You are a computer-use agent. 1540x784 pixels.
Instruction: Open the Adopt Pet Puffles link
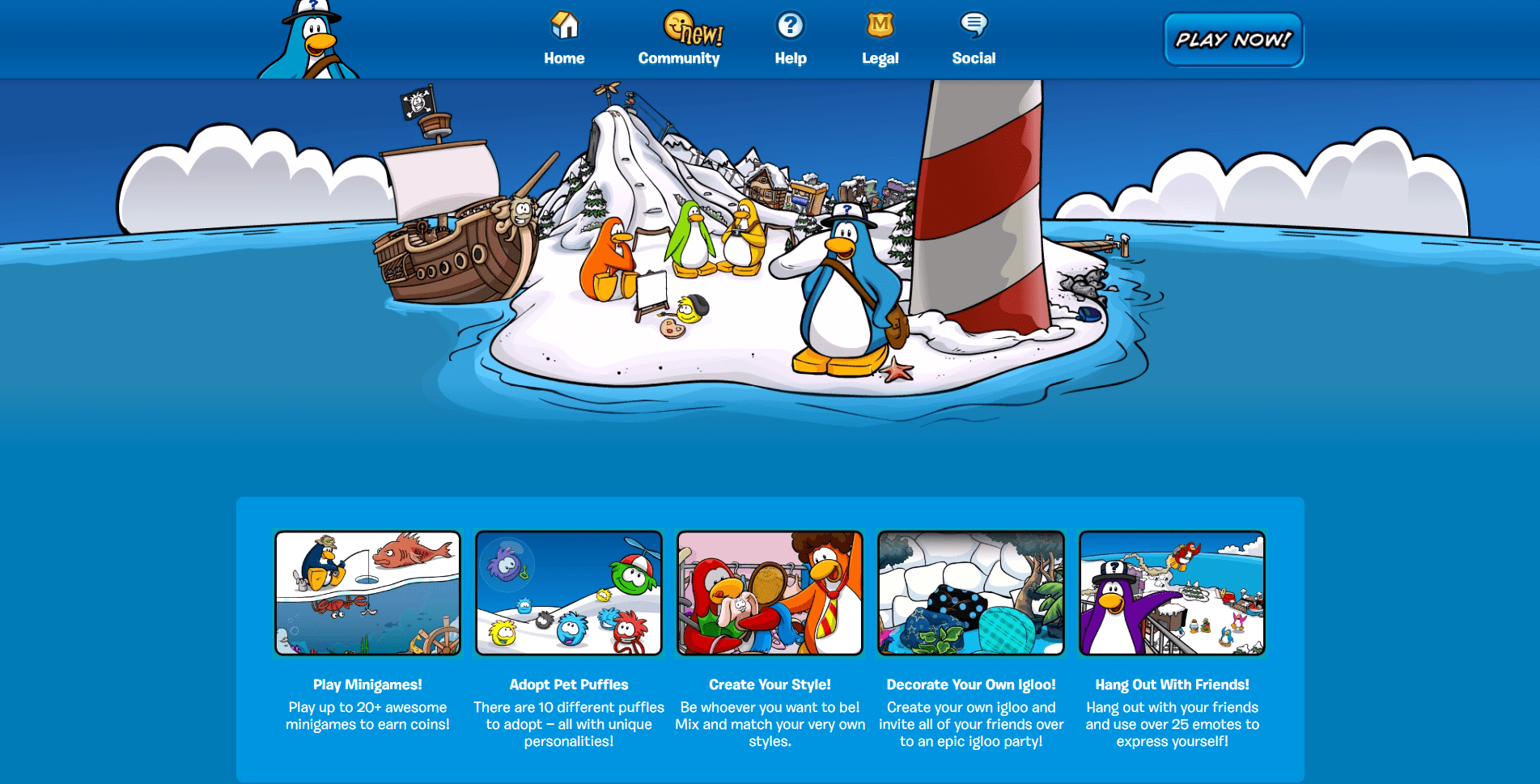(568, 684)
